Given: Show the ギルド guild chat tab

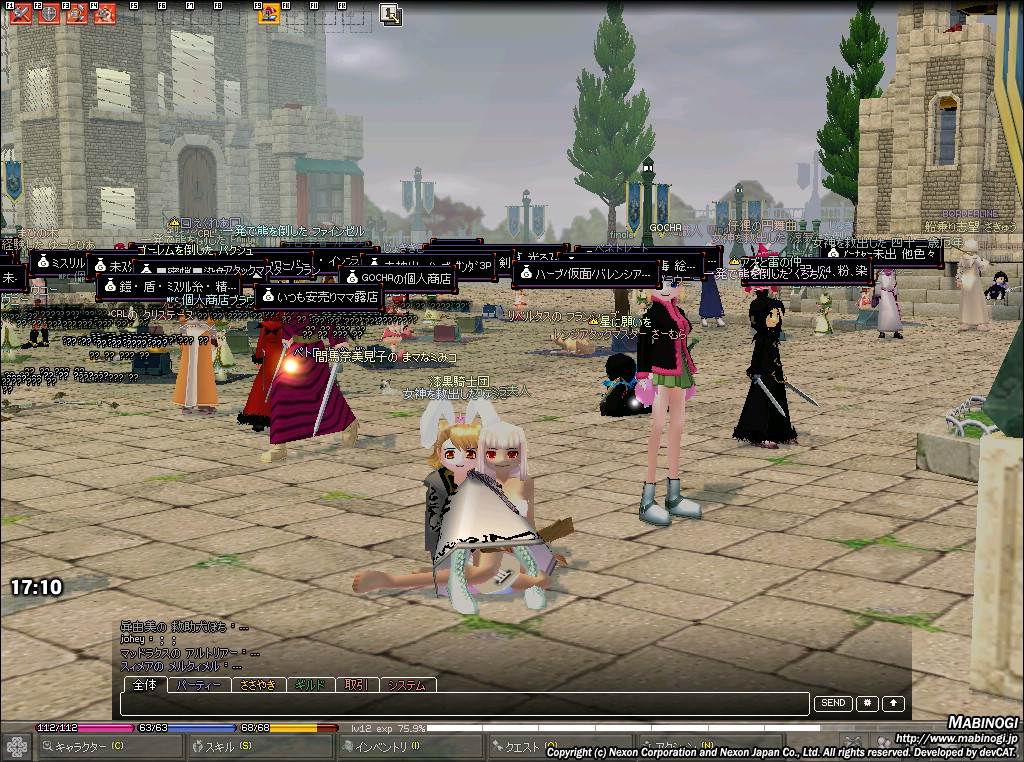Looking at the screenshot, I should (310, 685).
